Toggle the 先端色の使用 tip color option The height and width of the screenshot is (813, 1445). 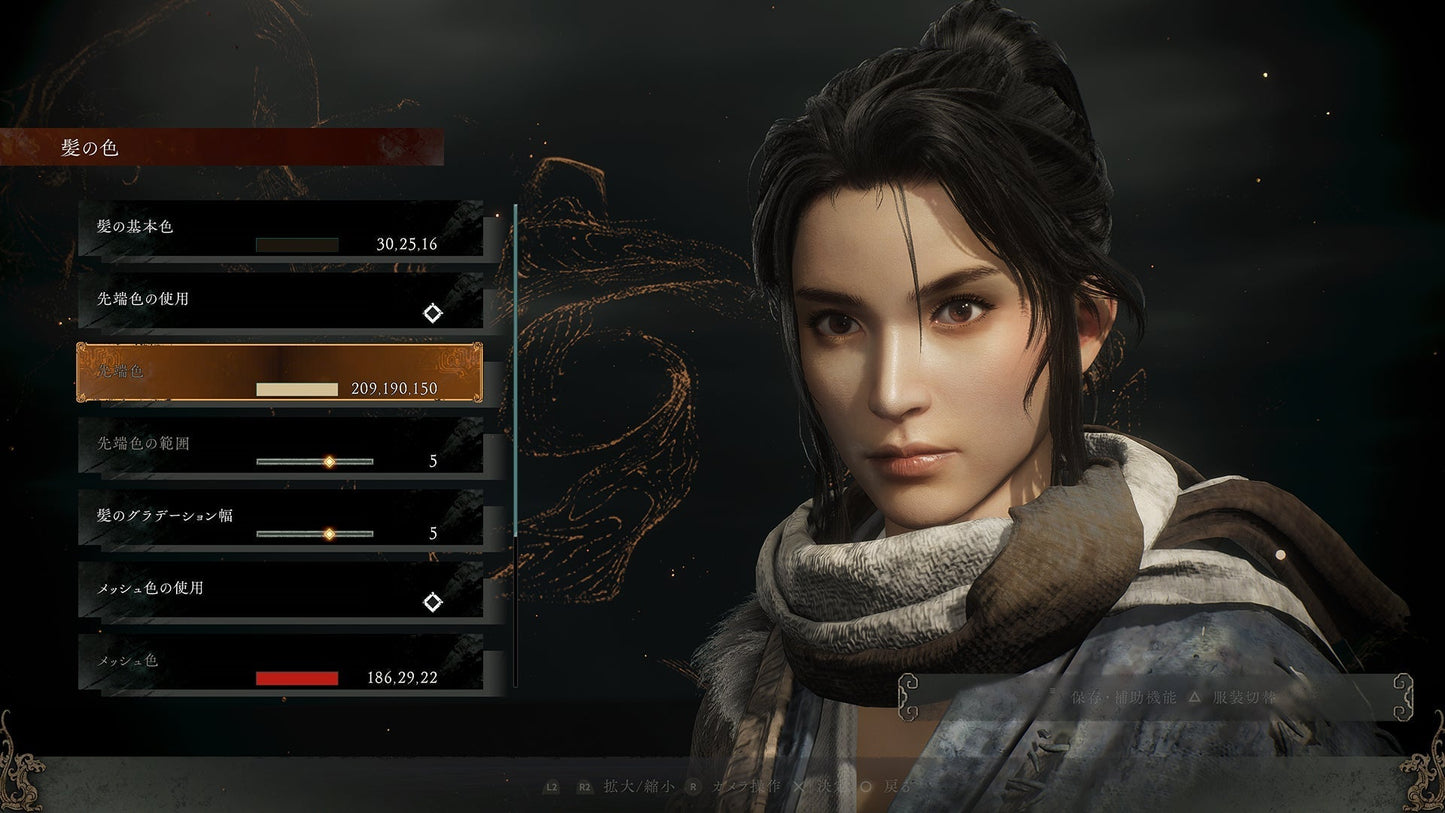point(432,313)
